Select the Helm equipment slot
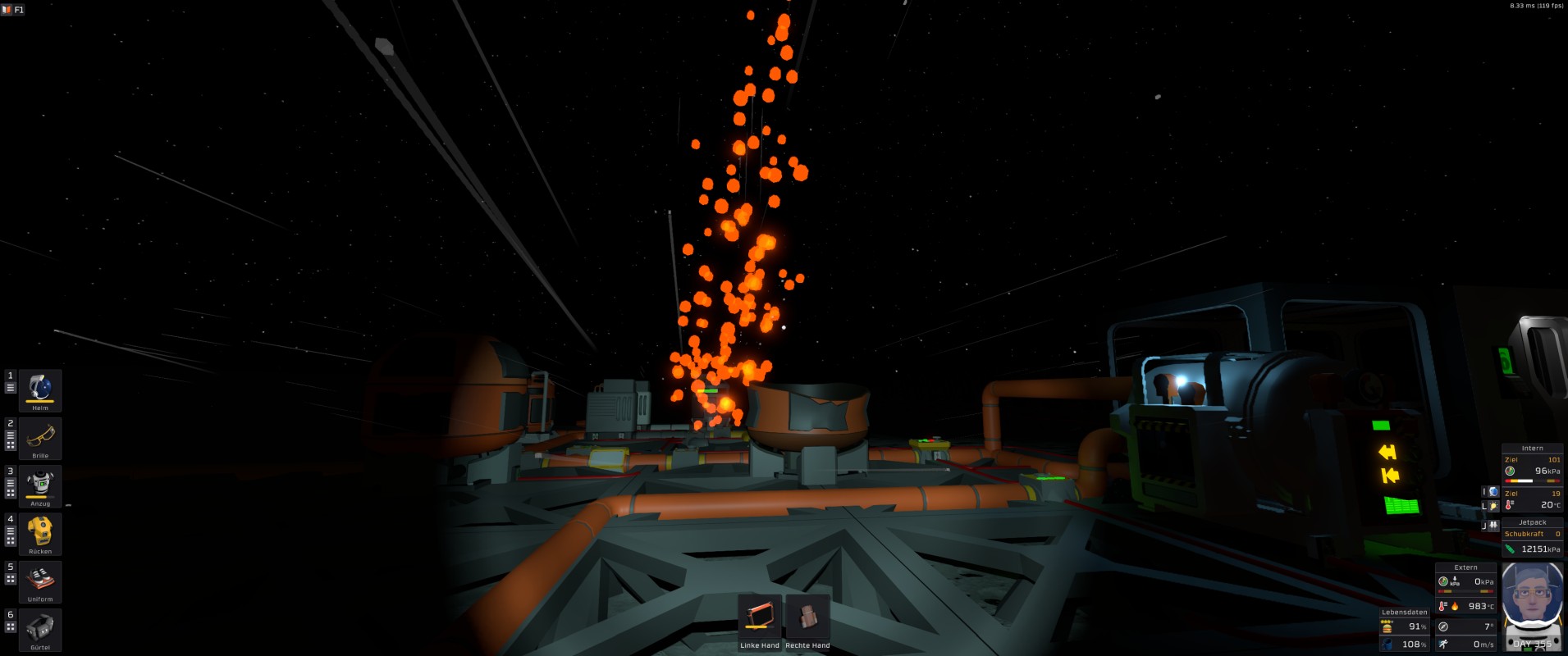 tap(40, 389)
